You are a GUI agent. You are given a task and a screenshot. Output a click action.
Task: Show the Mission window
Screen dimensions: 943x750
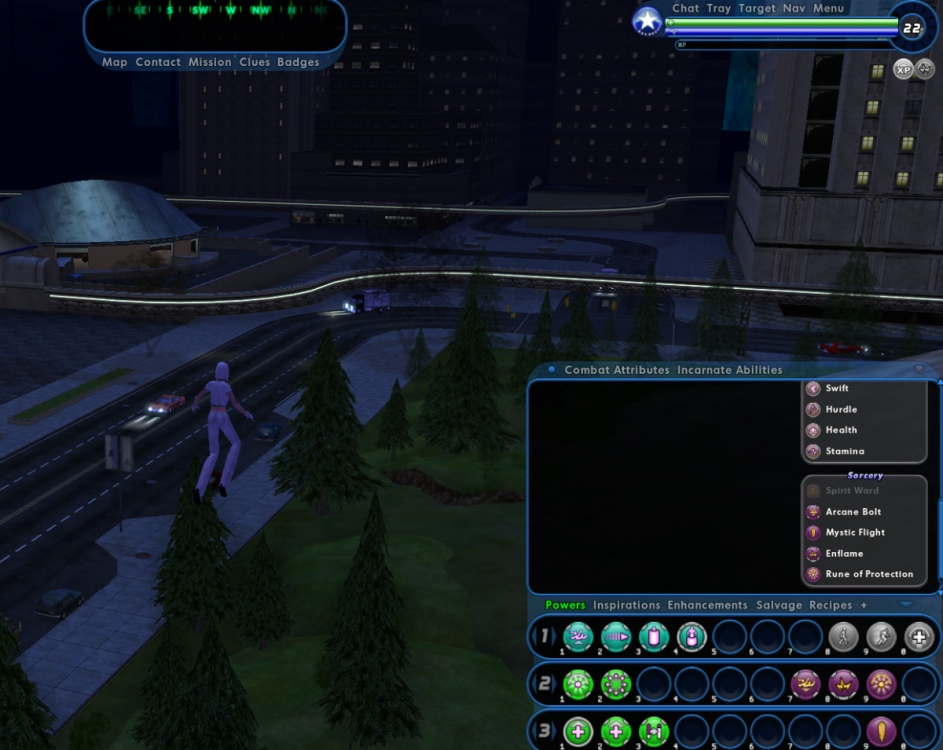click(210, 62)
